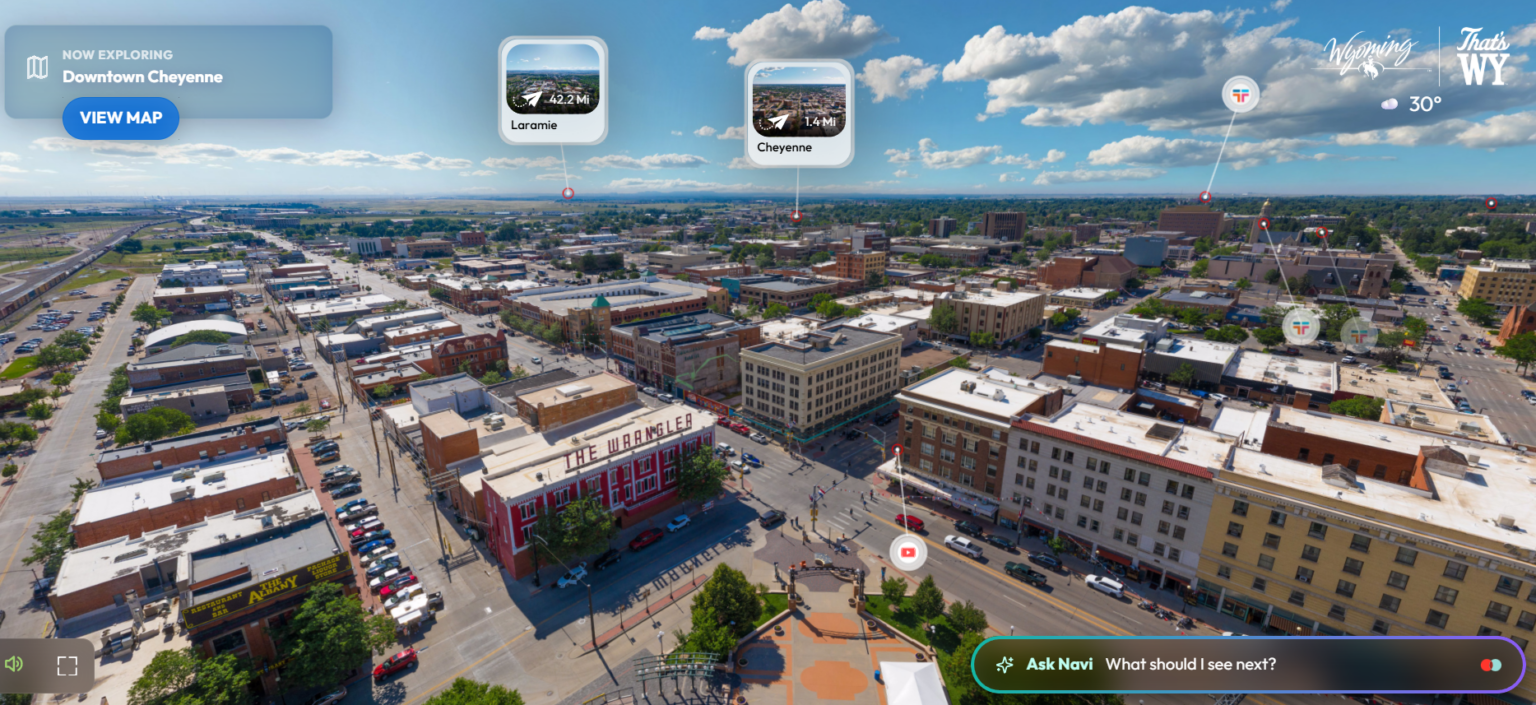The width and height of the screenshot is (1536, 705).
Task: Click the folded map icon beside Downtown Cheyenne
Action: click(x=37, y=67)
